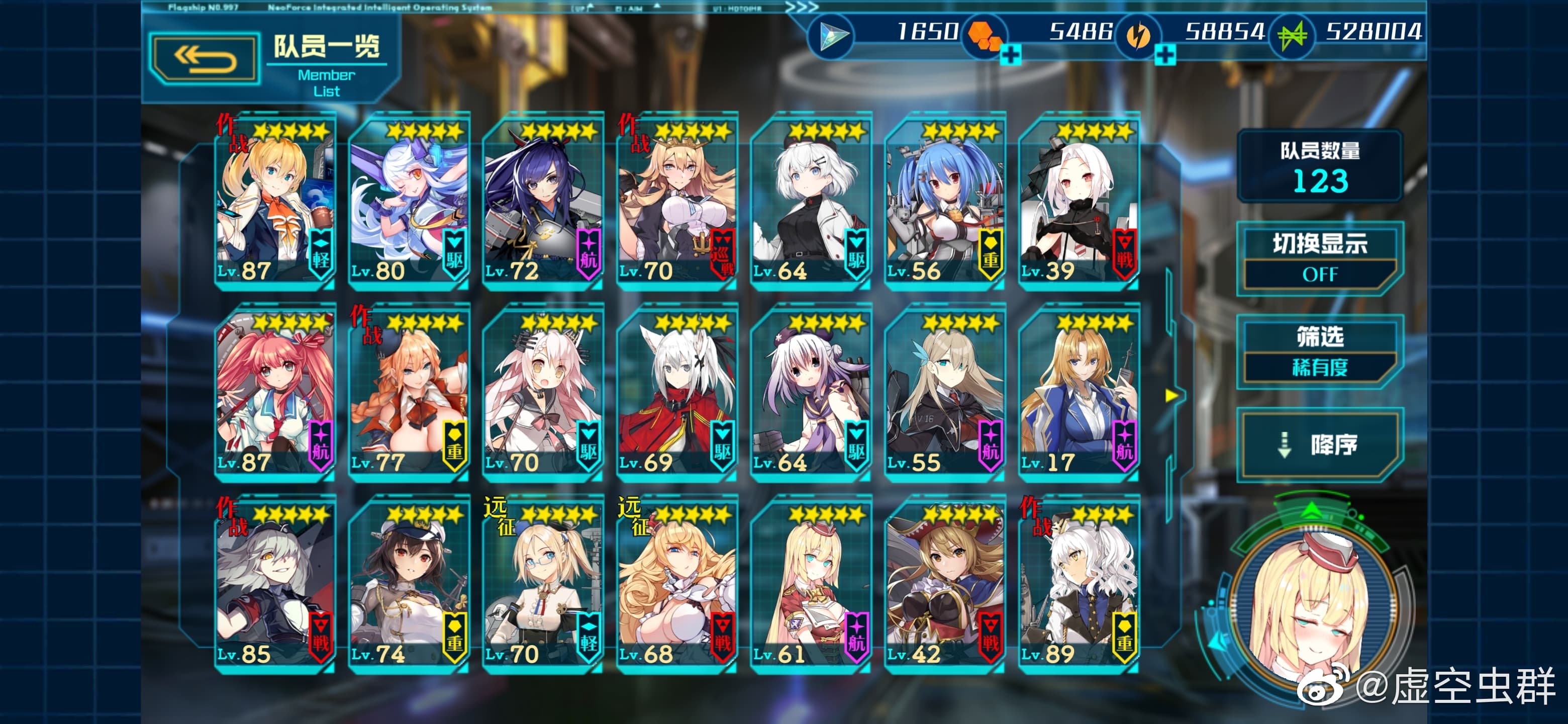1568x724 pixels.
Task: Choose the Lv.55 blonde carrier card
Action: point(944,393)
